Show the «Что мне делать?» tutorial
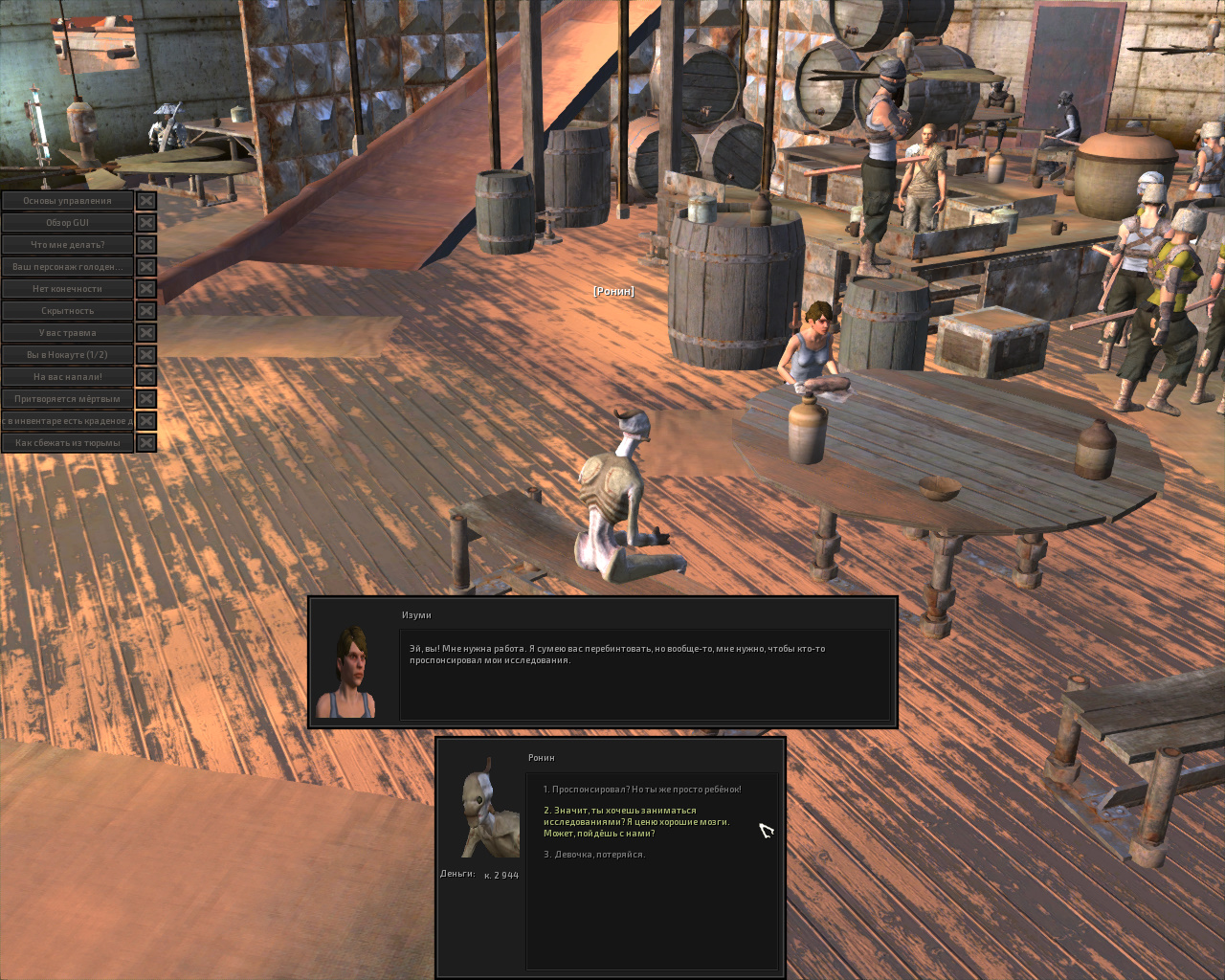Viewport: 1225px width, 980px height. click(x=67, y=245)
